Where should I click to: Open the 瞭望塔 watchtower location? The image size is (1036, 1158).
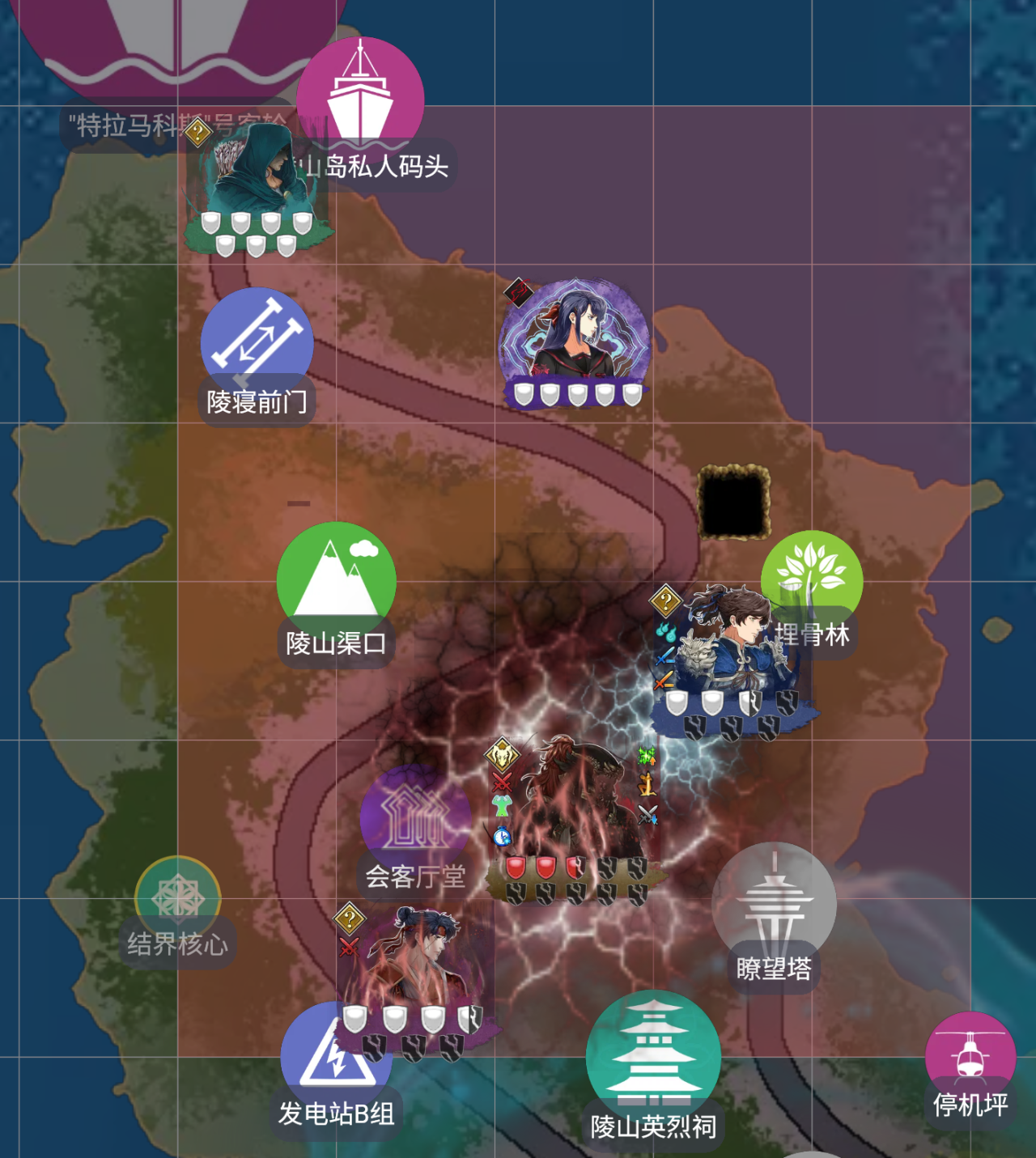[x=774, y=902]
